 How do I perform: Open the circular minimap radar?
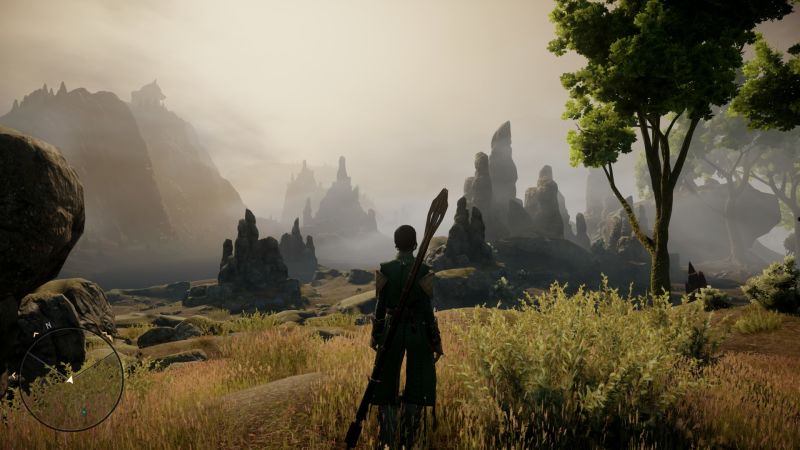(x=71, y=379)
